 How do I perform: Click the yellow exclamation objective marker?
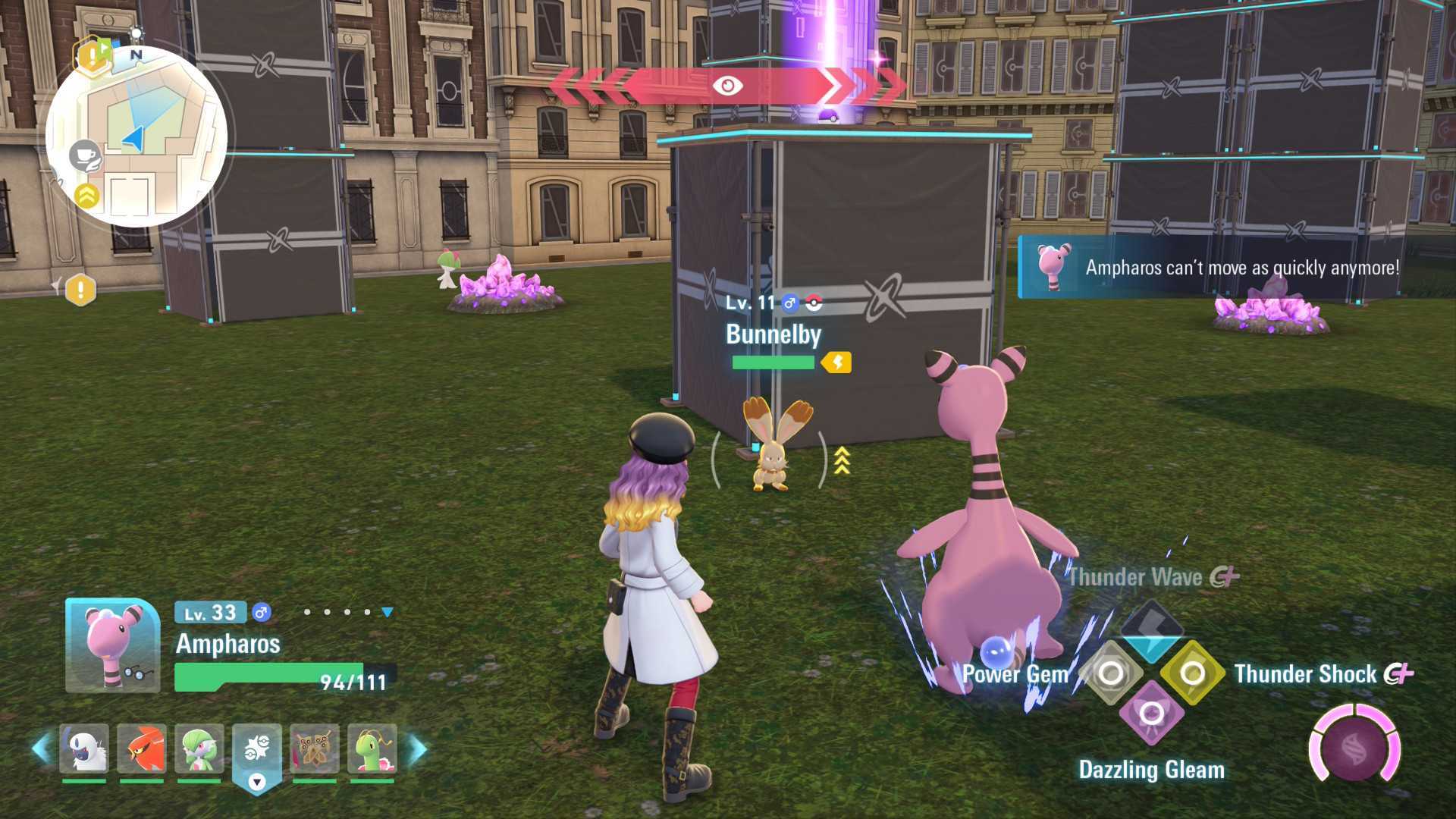click(80, 290)
